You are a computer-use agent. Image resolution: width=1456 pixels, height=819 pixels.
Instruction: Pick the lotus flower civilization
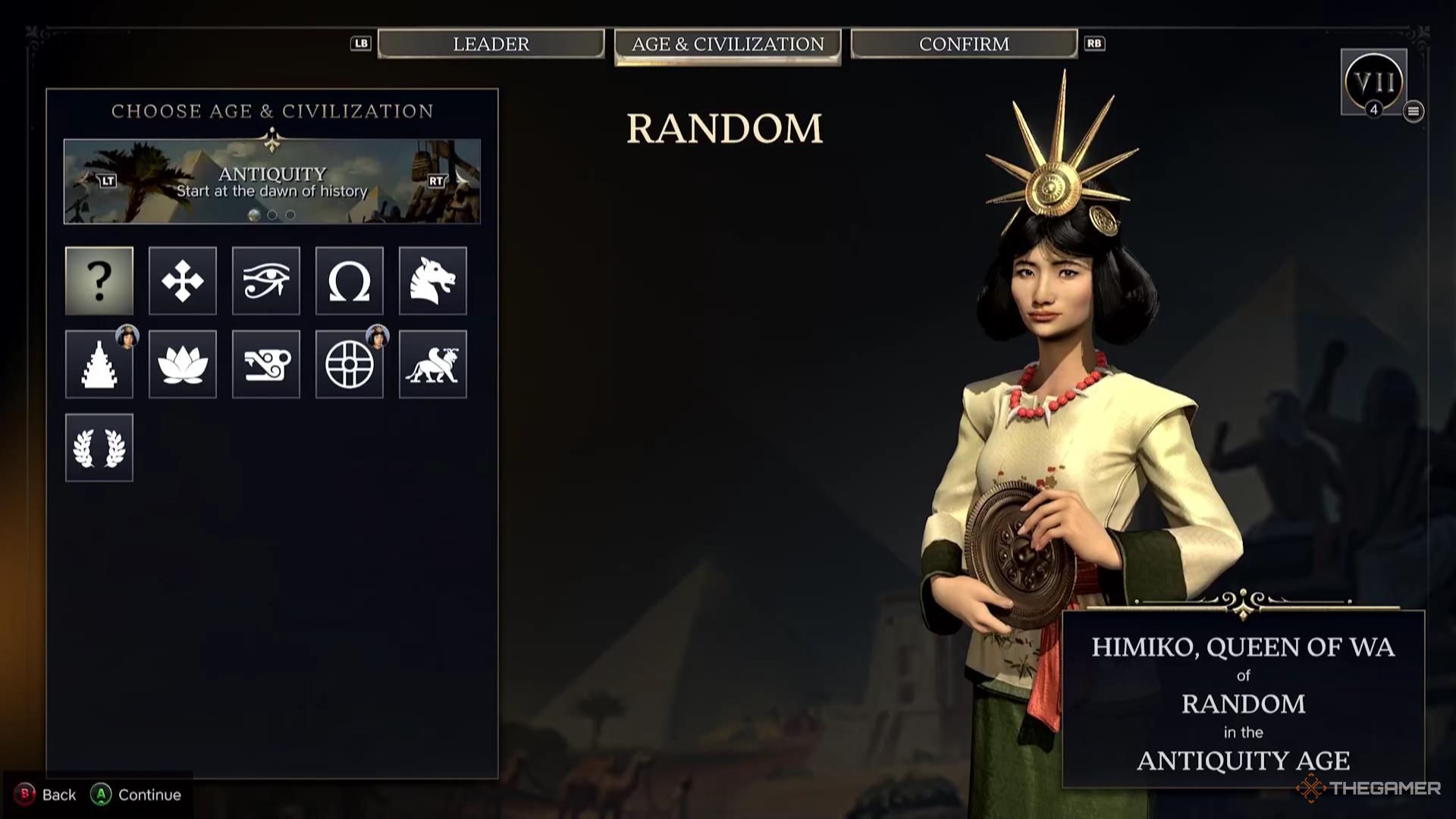(183, 364)
